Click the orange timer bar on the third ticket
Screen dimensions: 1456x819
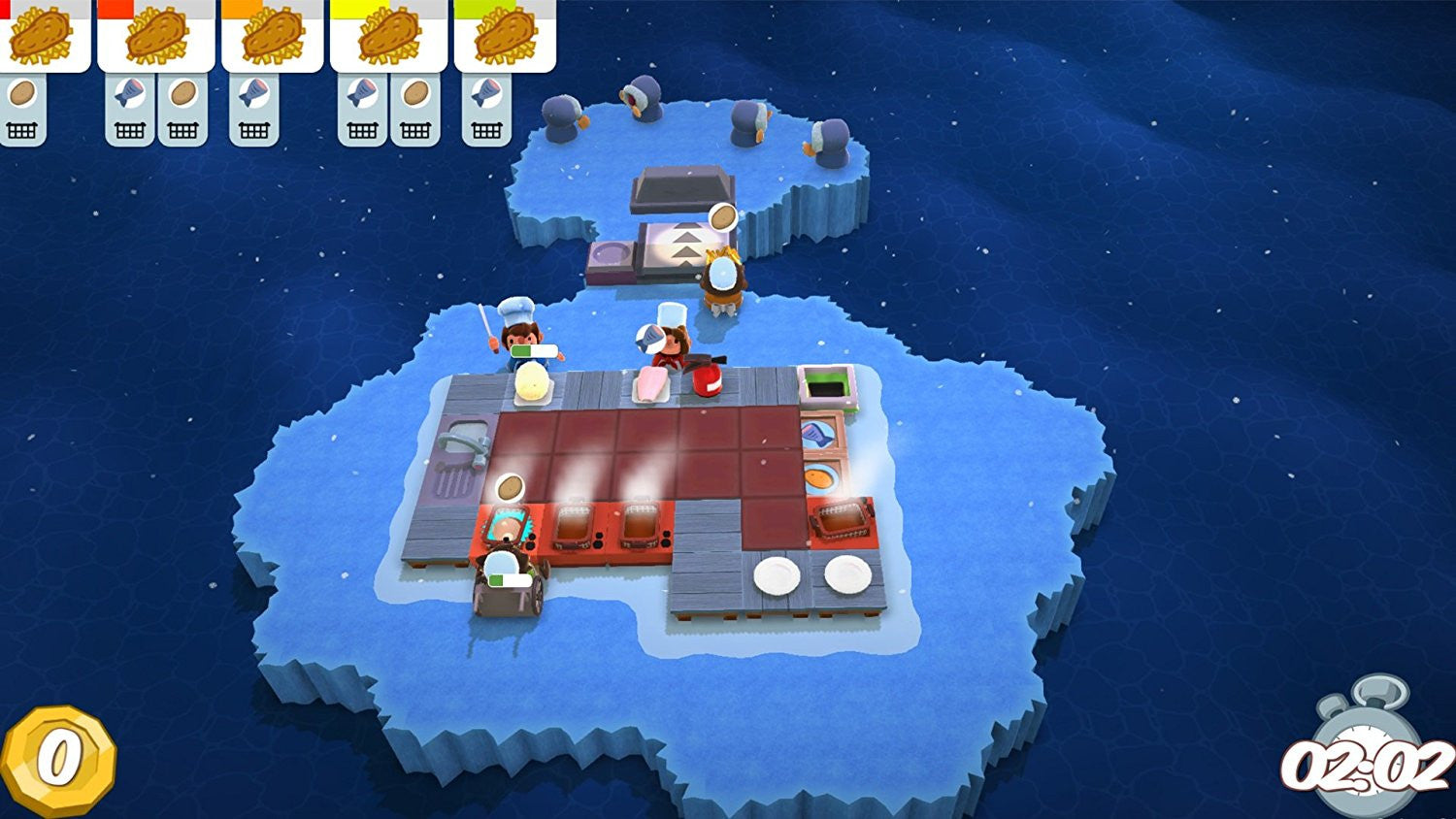243,7
